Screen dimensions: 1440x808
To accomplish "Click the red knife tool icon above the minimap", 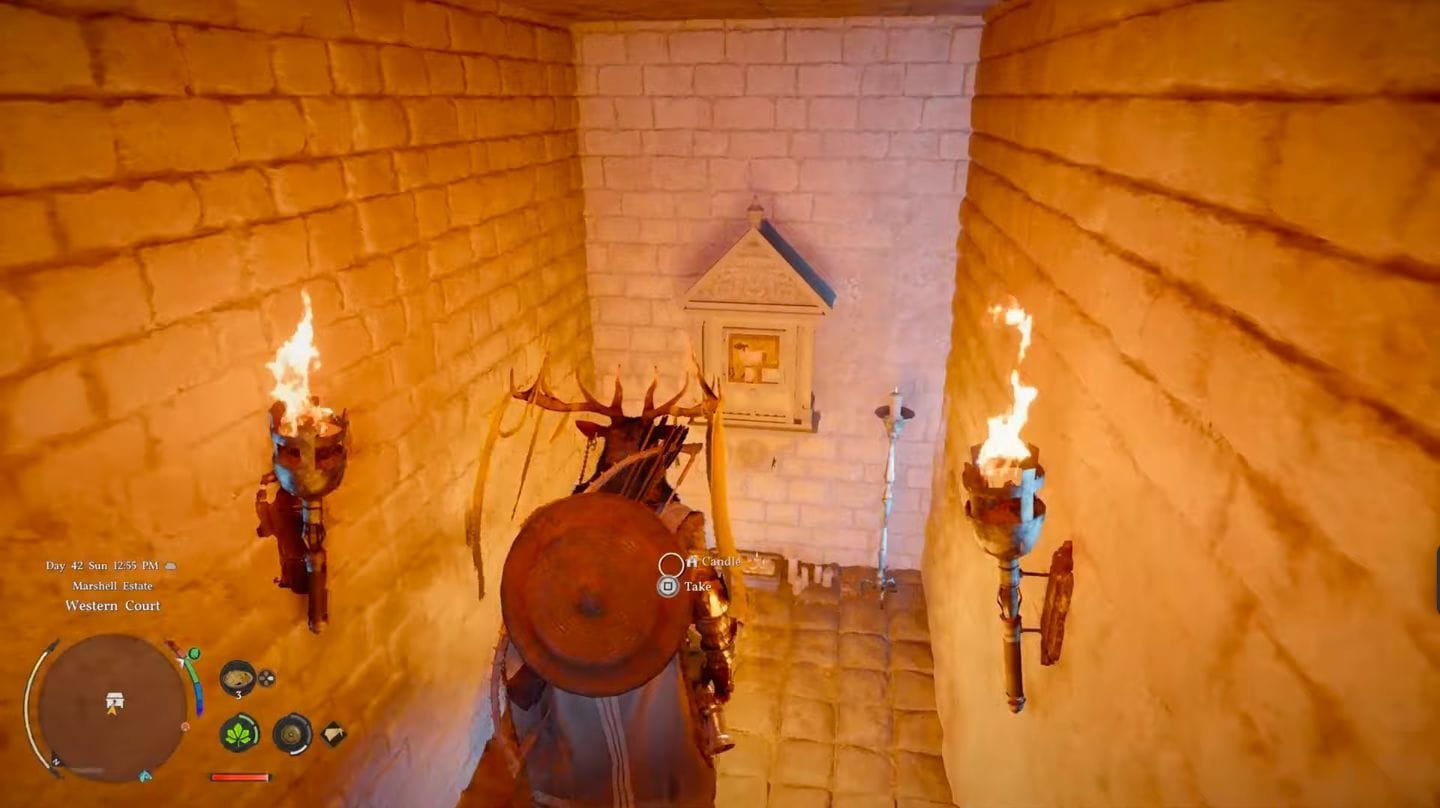I will 176,650.
